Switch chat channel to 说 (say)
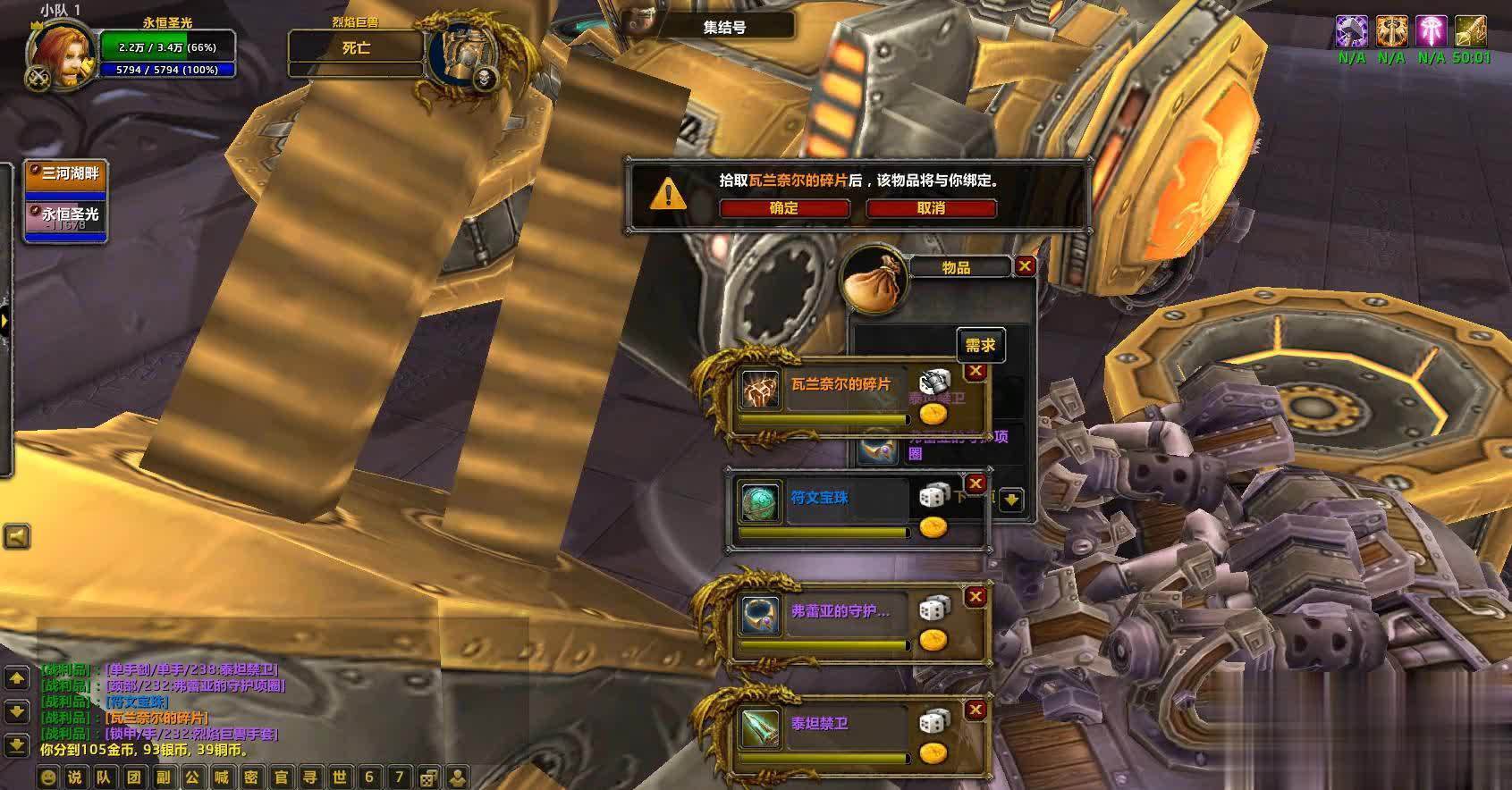The image size is (1512, 790). tap(76, 777)
